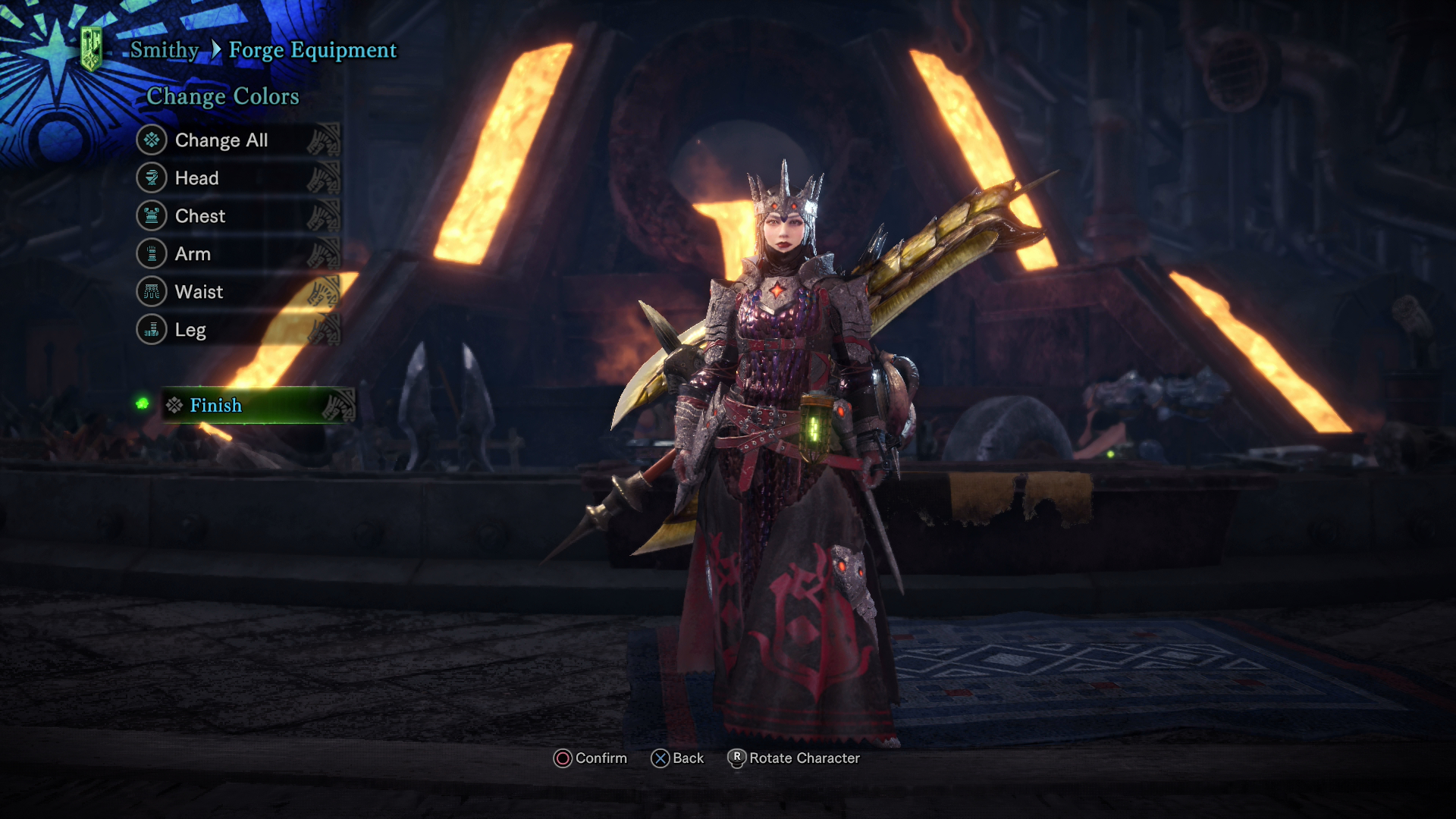Click the Chest armor piece icon
This screenshot has width=1456, height=819.
(152, 216)
